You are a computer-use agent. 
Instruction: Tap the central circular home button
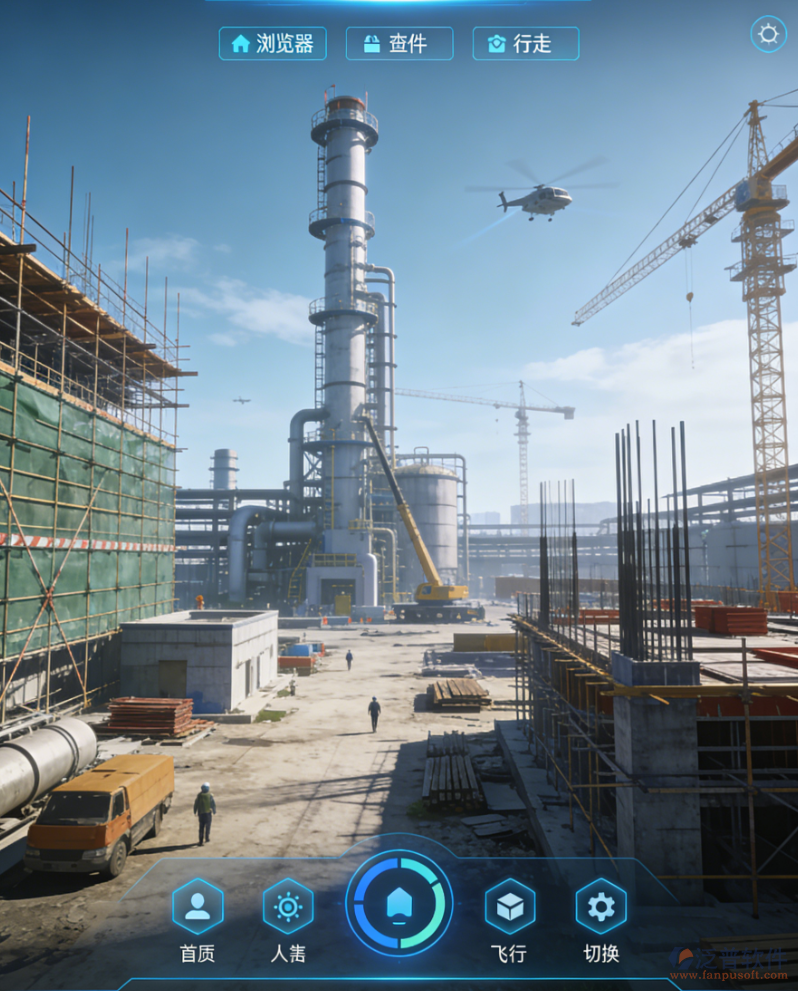pos(399,903)
